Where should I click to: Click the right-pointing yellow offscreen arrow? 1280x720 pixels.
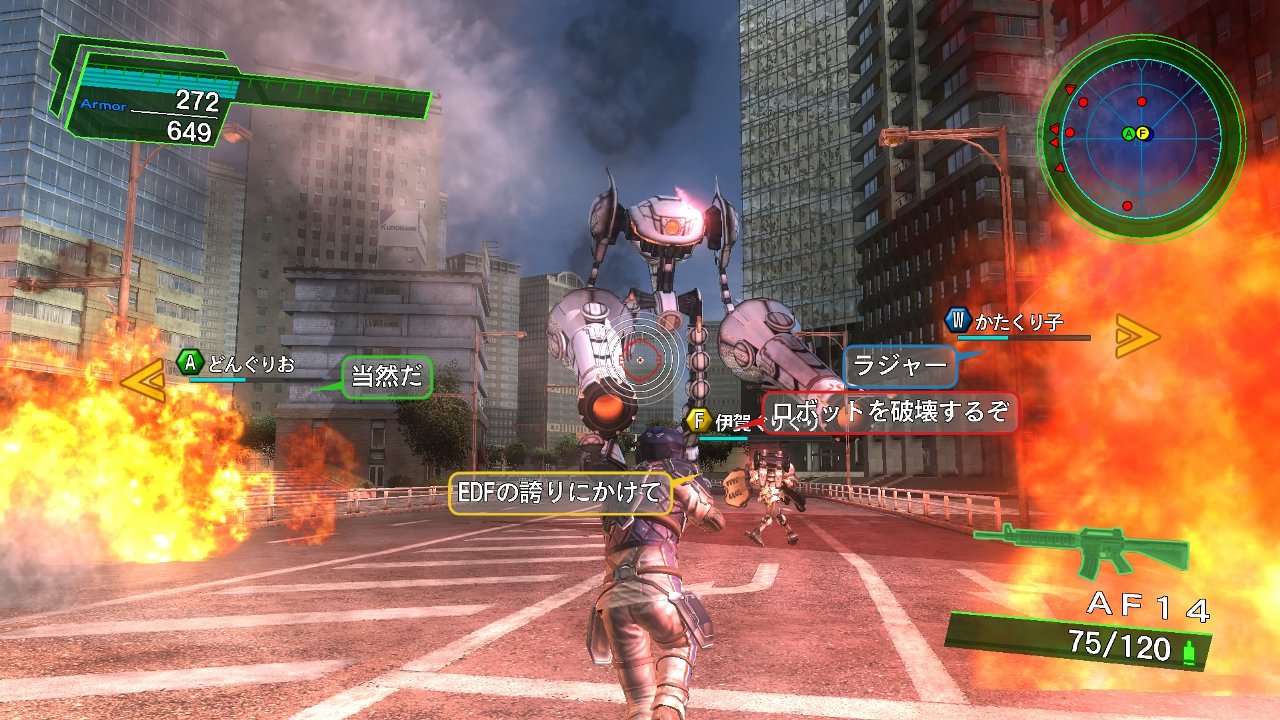click(x=1137, y=336)
